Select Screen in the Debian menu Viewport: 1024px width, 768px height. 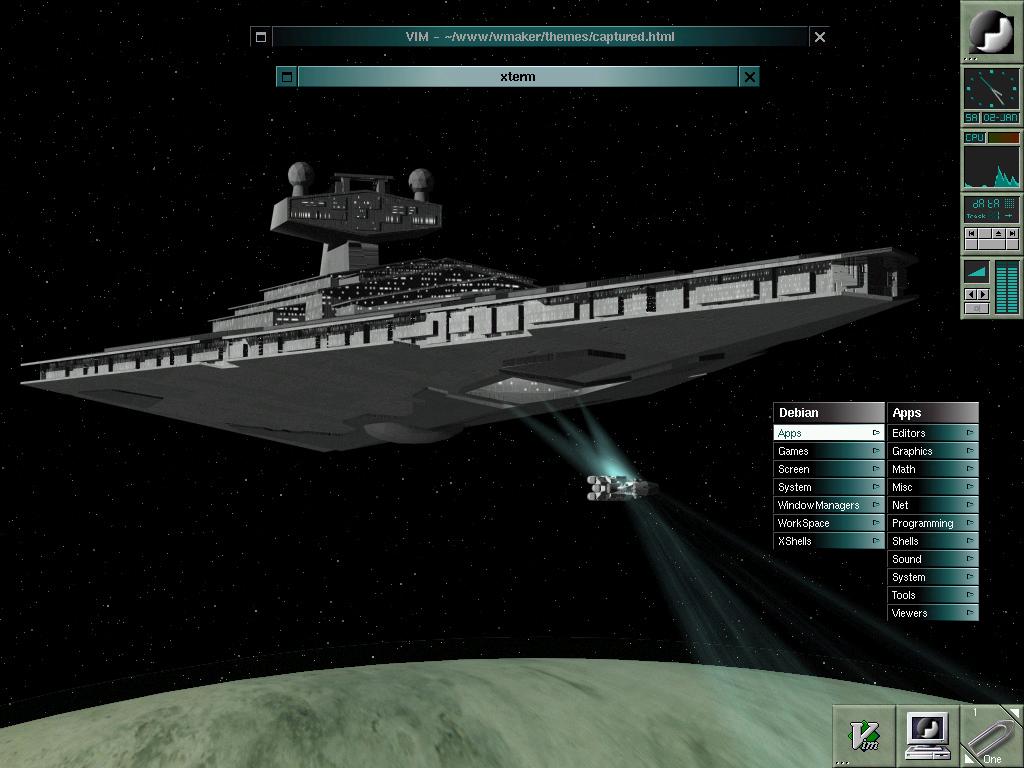(828, 469)
